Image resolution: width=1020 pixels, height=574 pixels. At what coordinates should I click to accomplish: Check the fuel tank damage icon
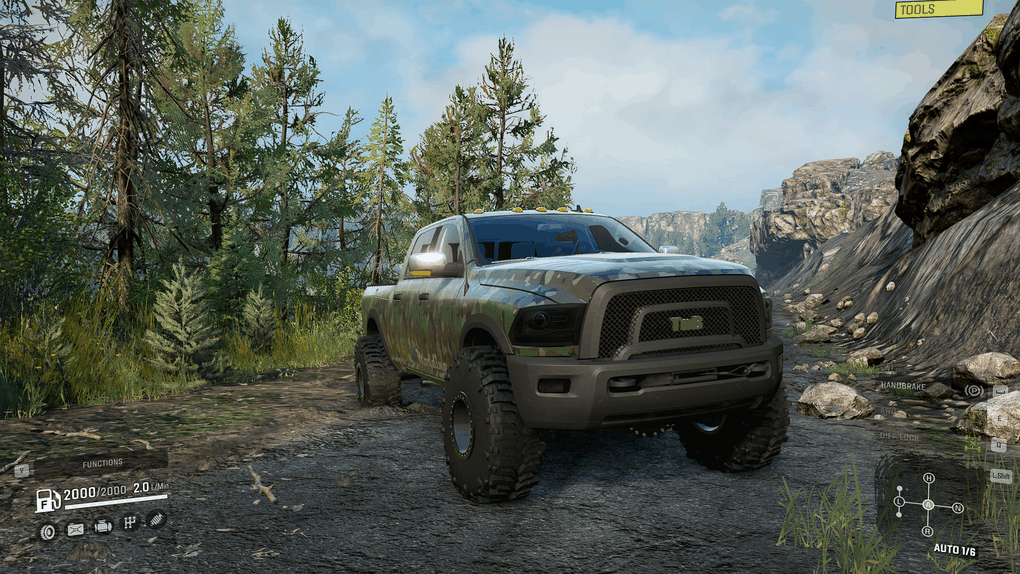click(75, 530)
